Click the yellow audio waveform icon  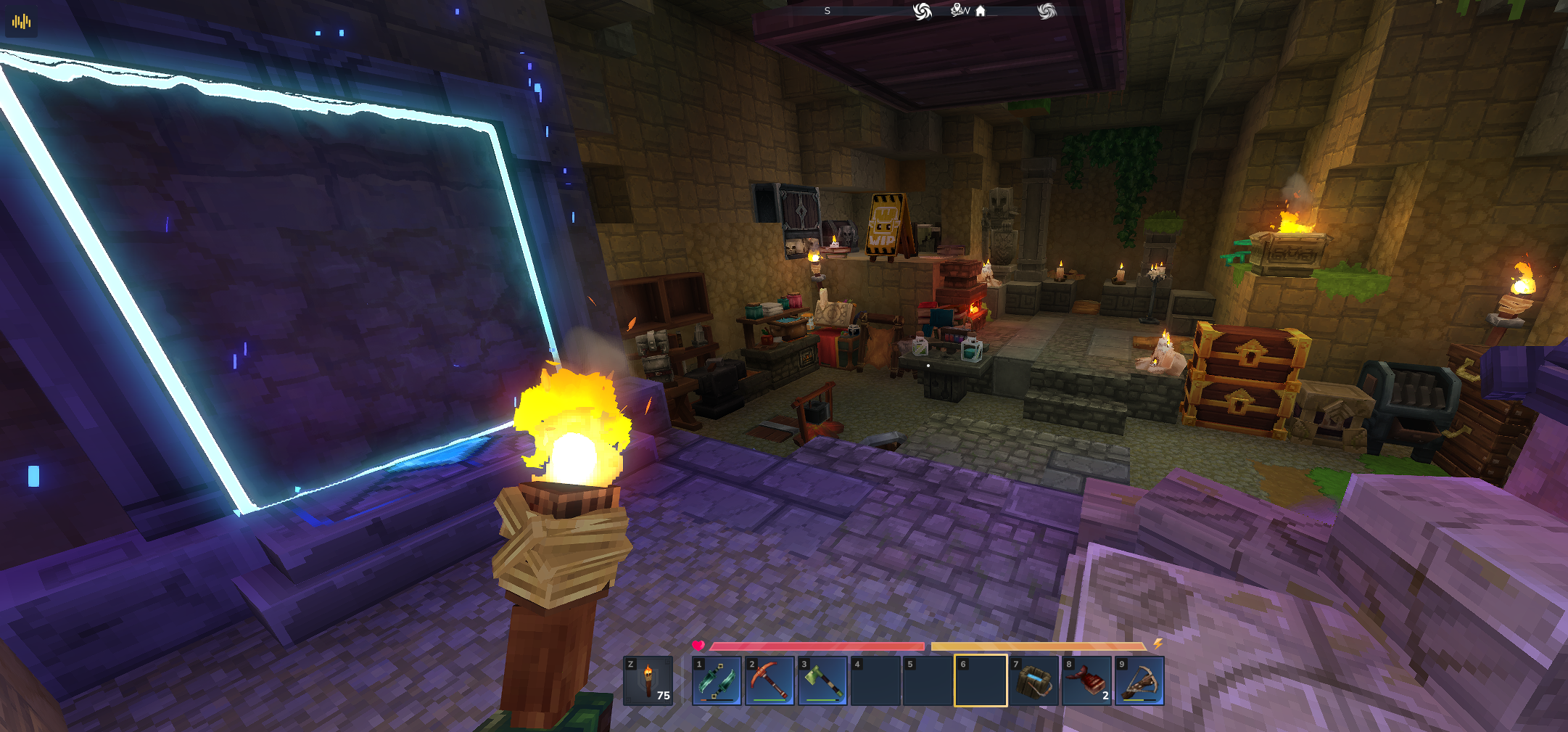point(22,22)
